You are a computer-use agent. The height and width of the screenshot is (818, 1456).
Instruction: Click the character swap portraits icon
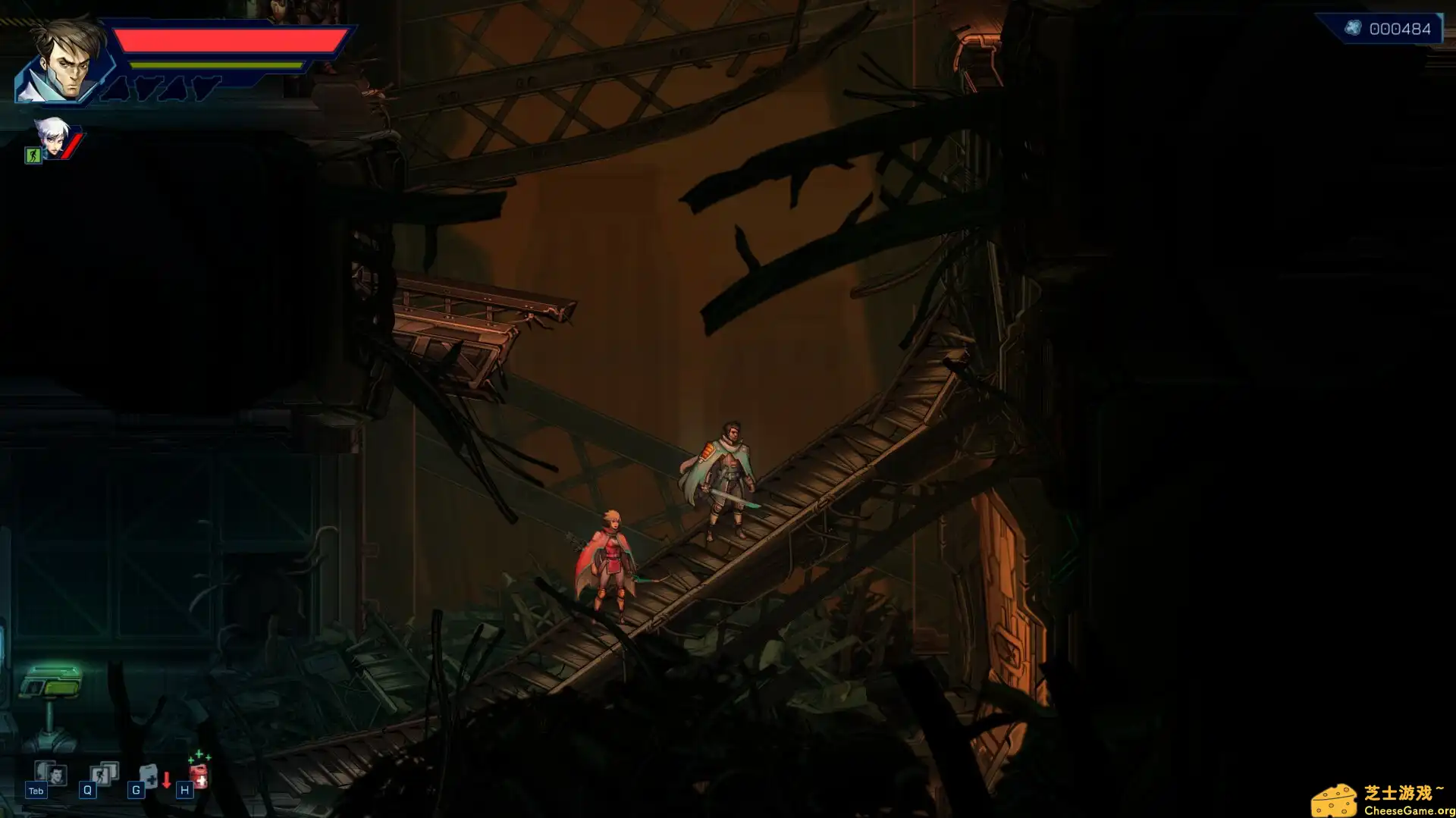click(50, 774)
